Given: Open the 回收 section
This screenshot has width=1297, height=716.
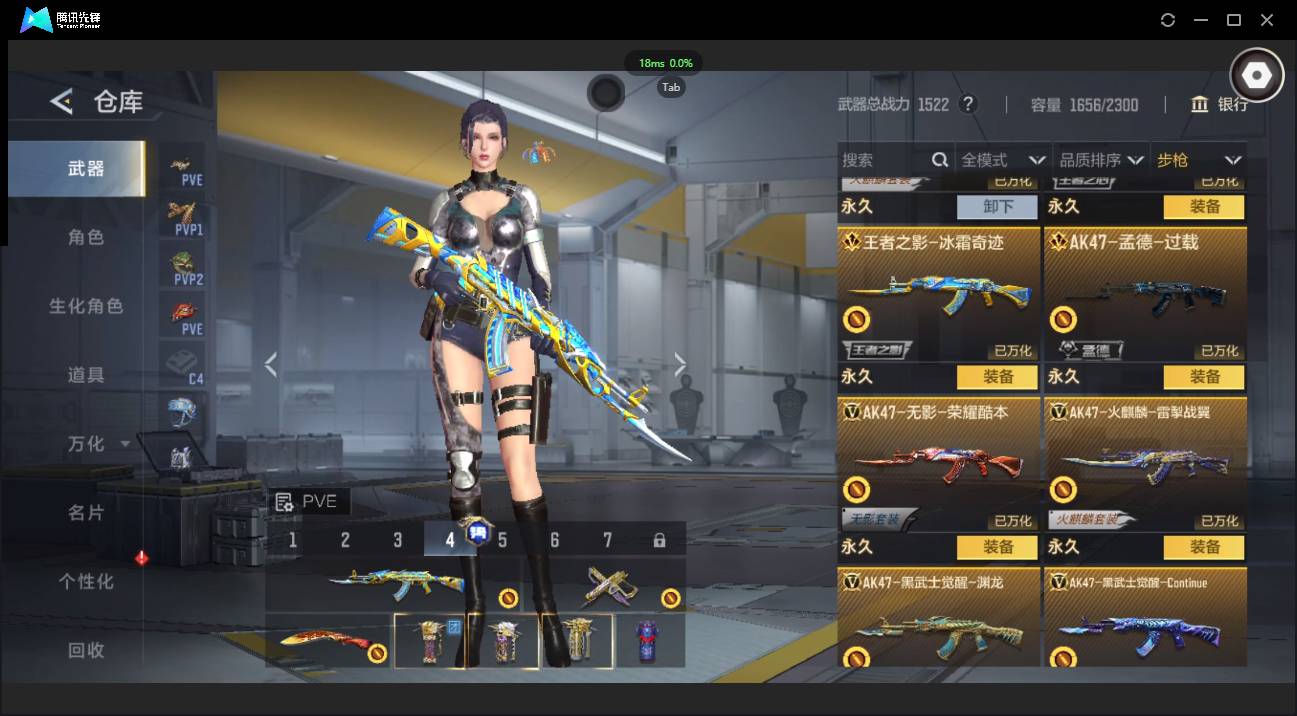Looking at the screenshot, I should pyautogui.click(x=86, y=650).
